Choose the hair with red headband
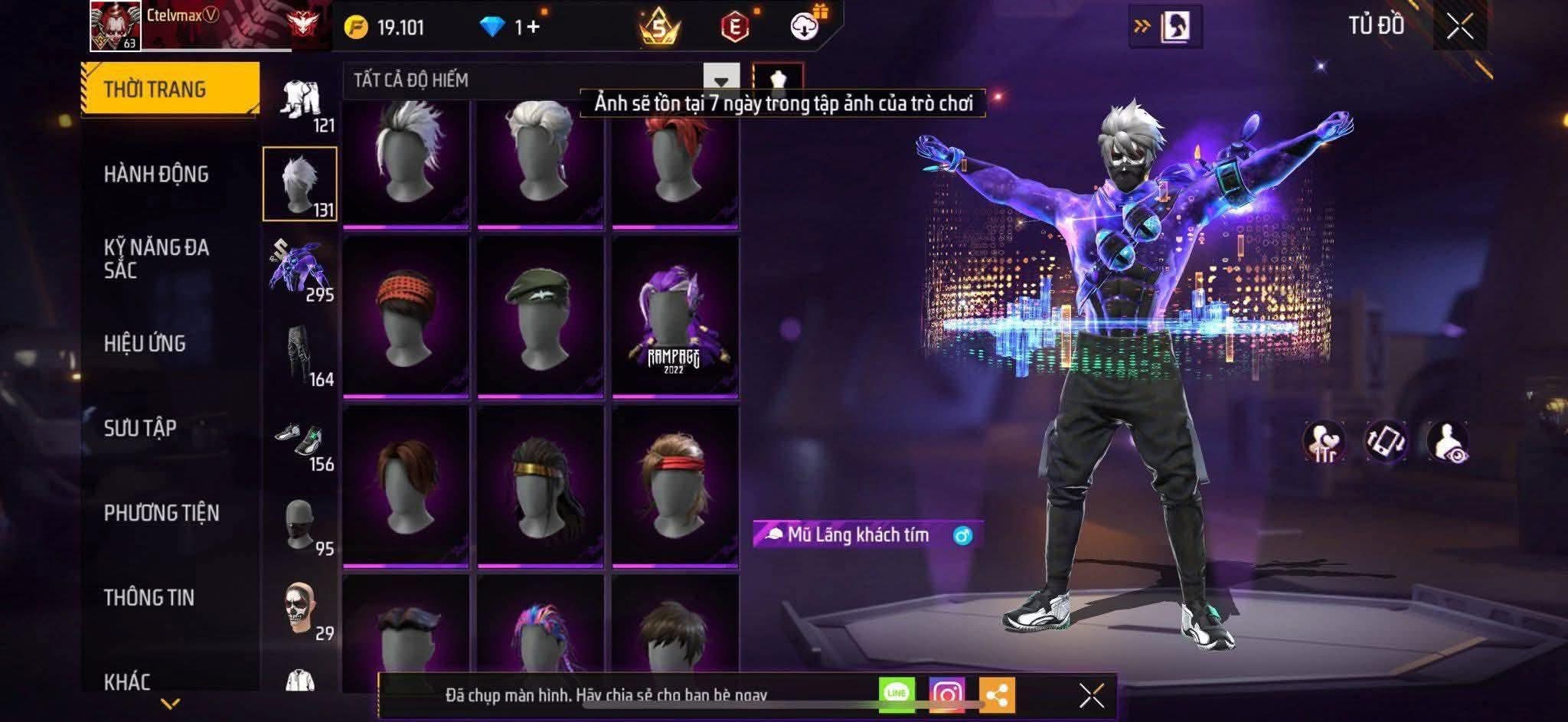 click(675, 485)
